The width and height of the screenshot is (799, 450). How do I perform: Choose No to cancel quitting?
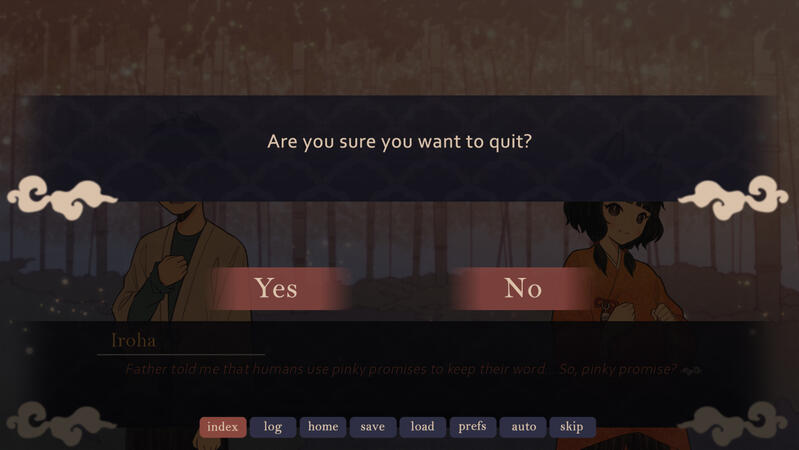(523, 289)
